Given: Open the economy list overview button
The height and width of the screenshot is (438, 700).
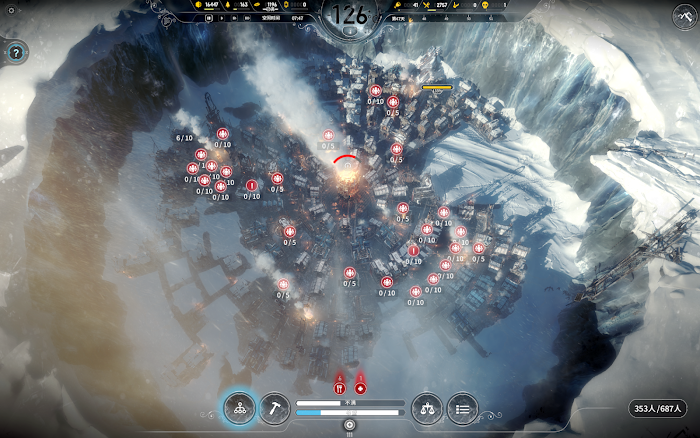Looking at the screenshot, I should click(462, 407).
